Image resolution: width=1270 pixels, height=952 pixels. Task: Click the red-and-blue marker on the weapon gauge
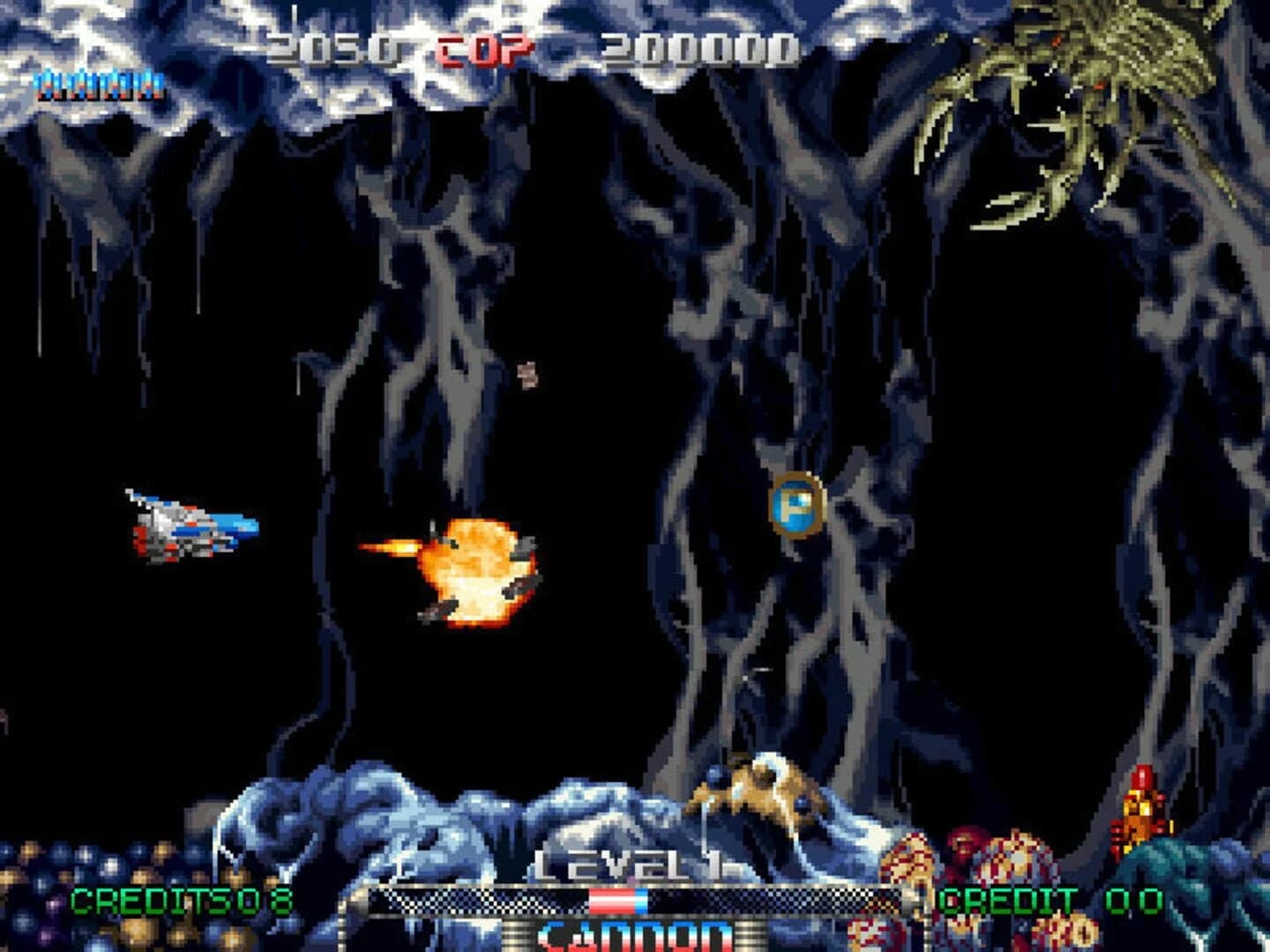[617, 899]
